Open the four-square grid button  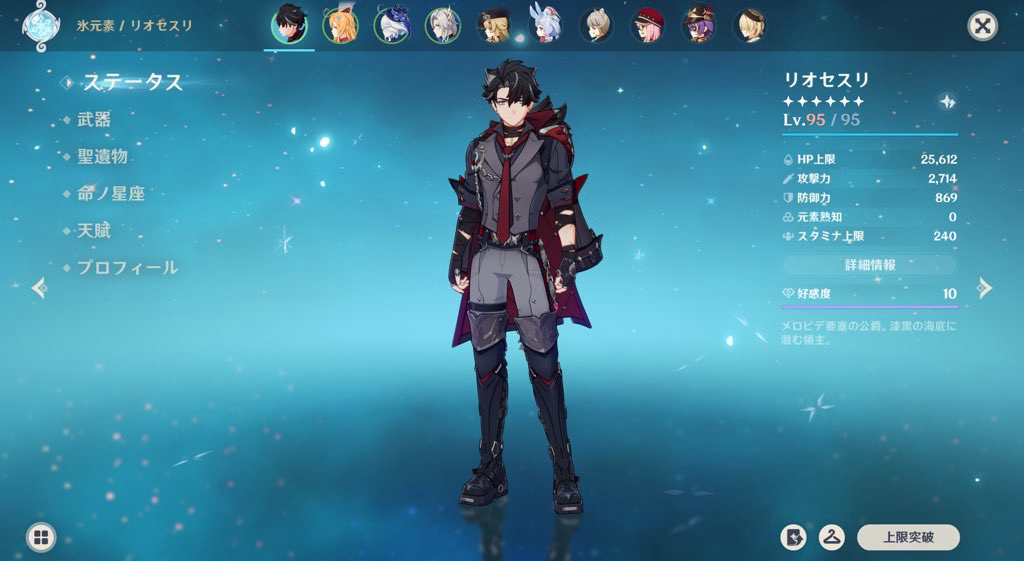[x=41, y=537]
